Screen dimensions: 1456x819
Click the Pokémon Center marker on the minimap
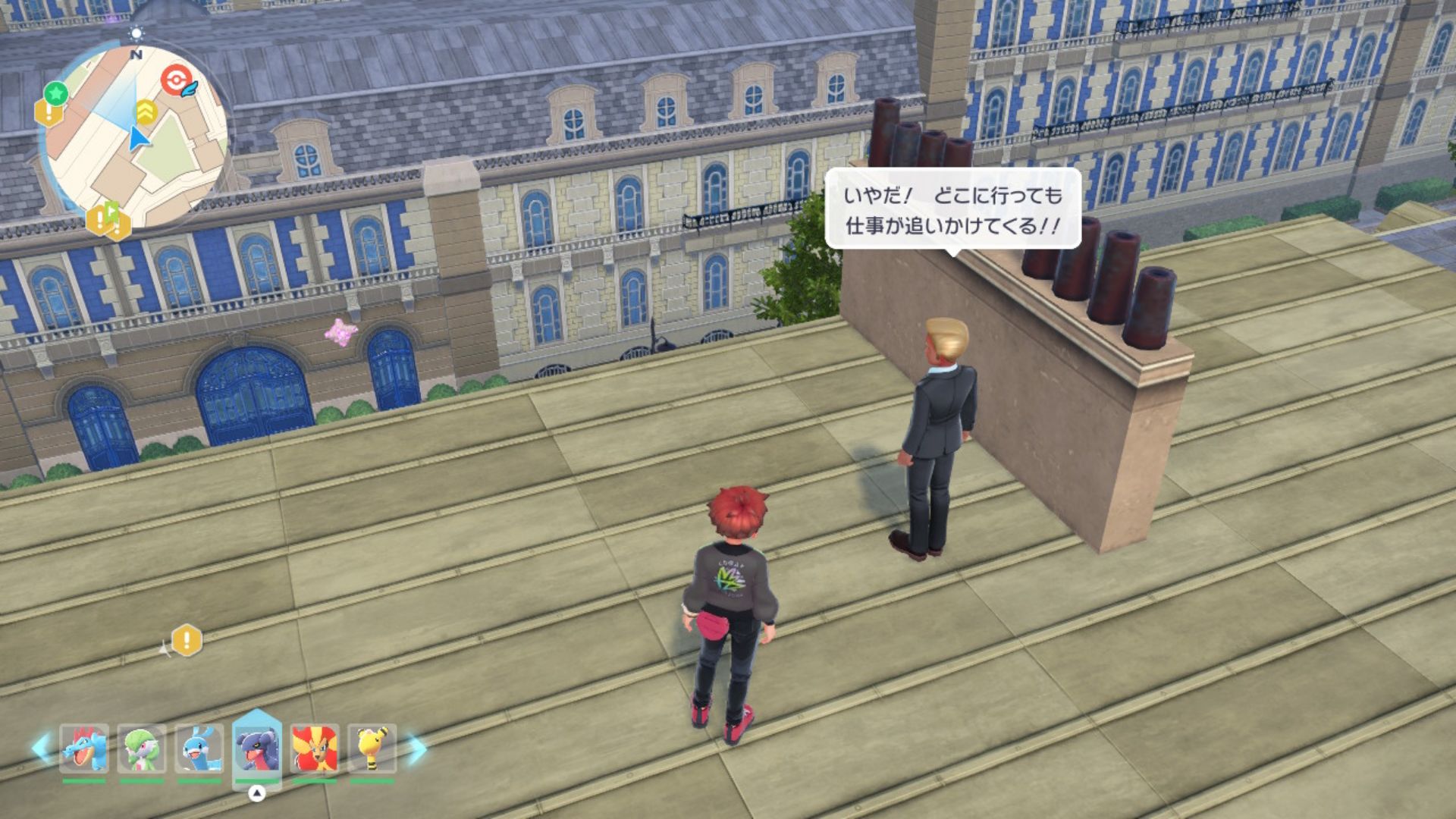point(176,80)
